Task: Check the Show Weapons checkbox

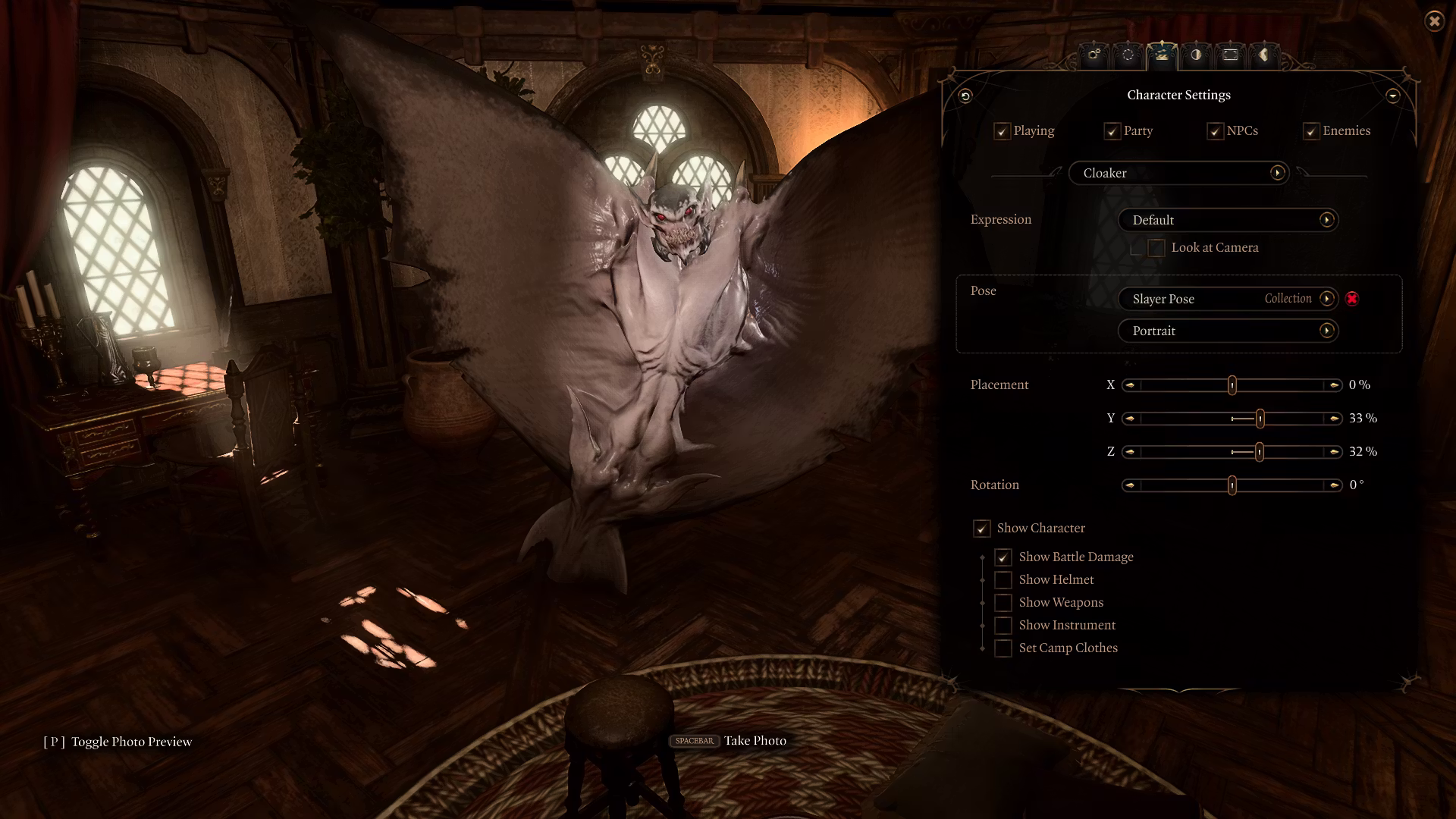Action: pos(1003,602)
